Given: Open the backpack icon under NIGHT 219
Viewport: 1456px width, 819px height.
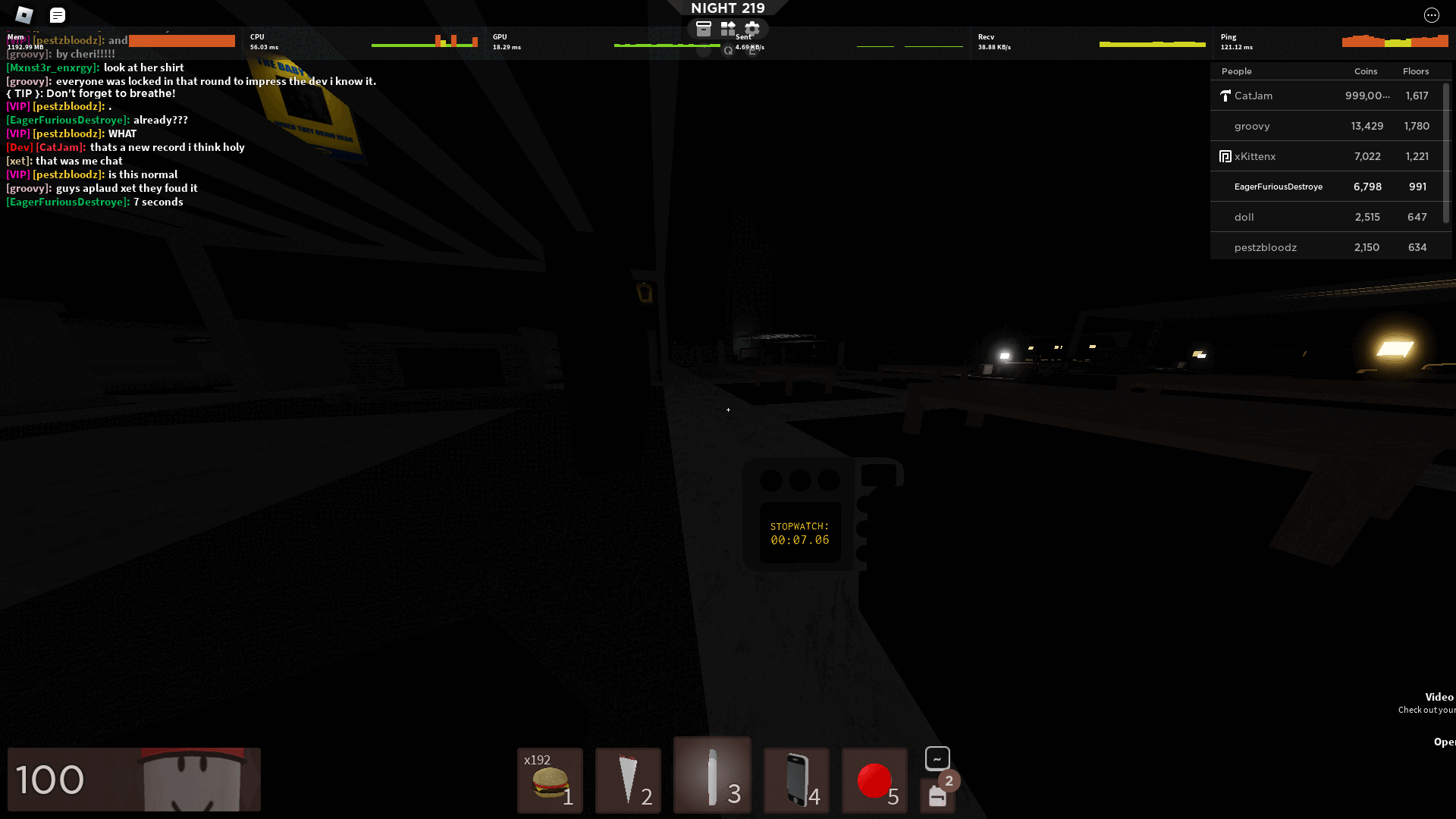Looking at the screenshot, I should click(703, 28).
